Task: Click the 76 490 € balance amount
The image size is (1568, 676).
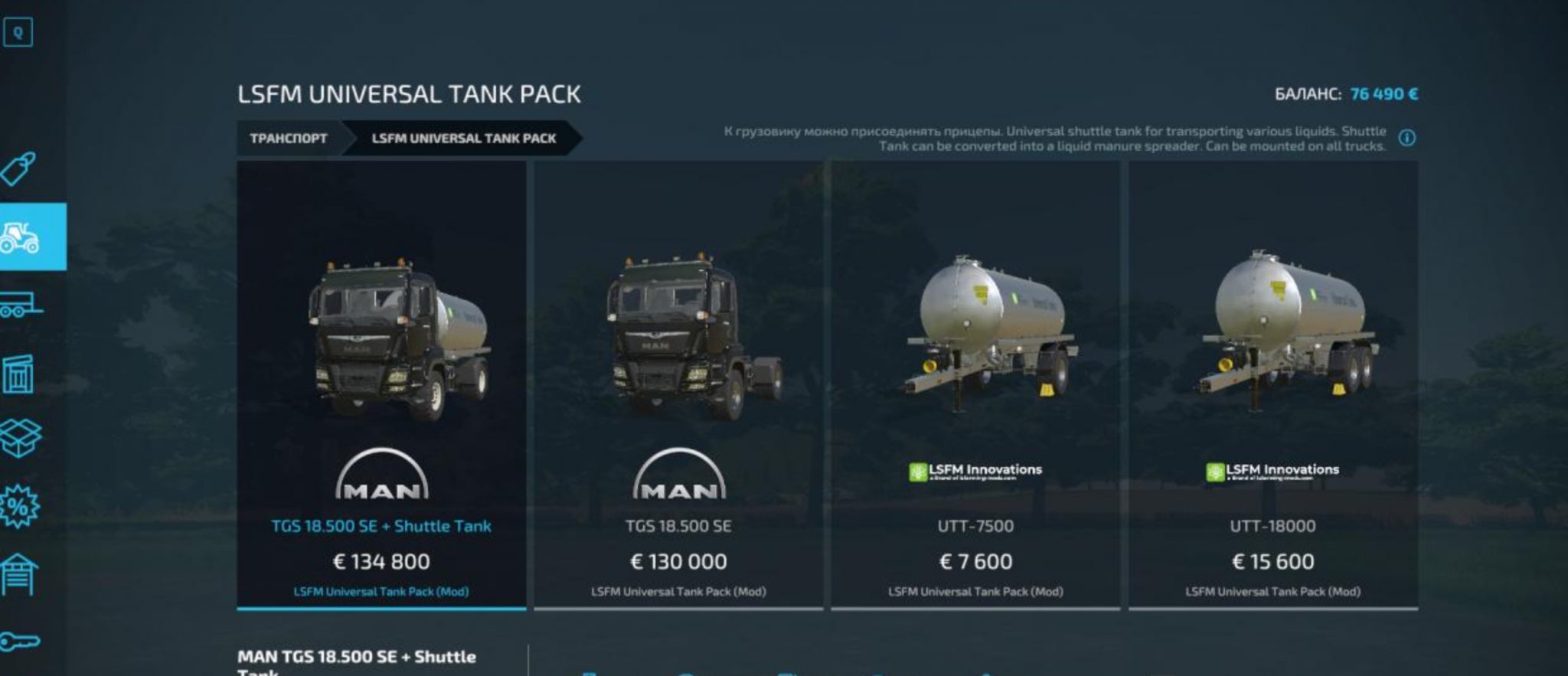Action: pos(1383,93)
